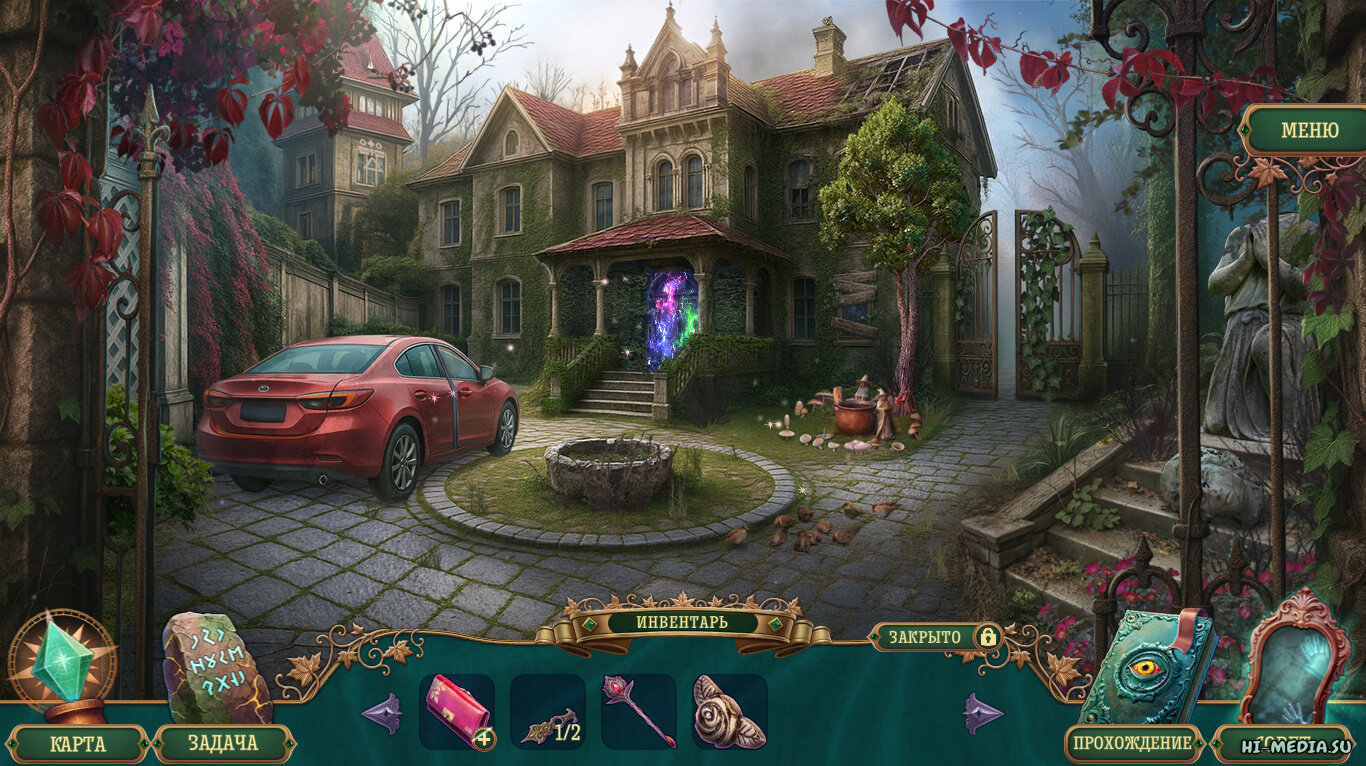Toggle the ЗАКРЫТО inventory lock

point(934,637)
